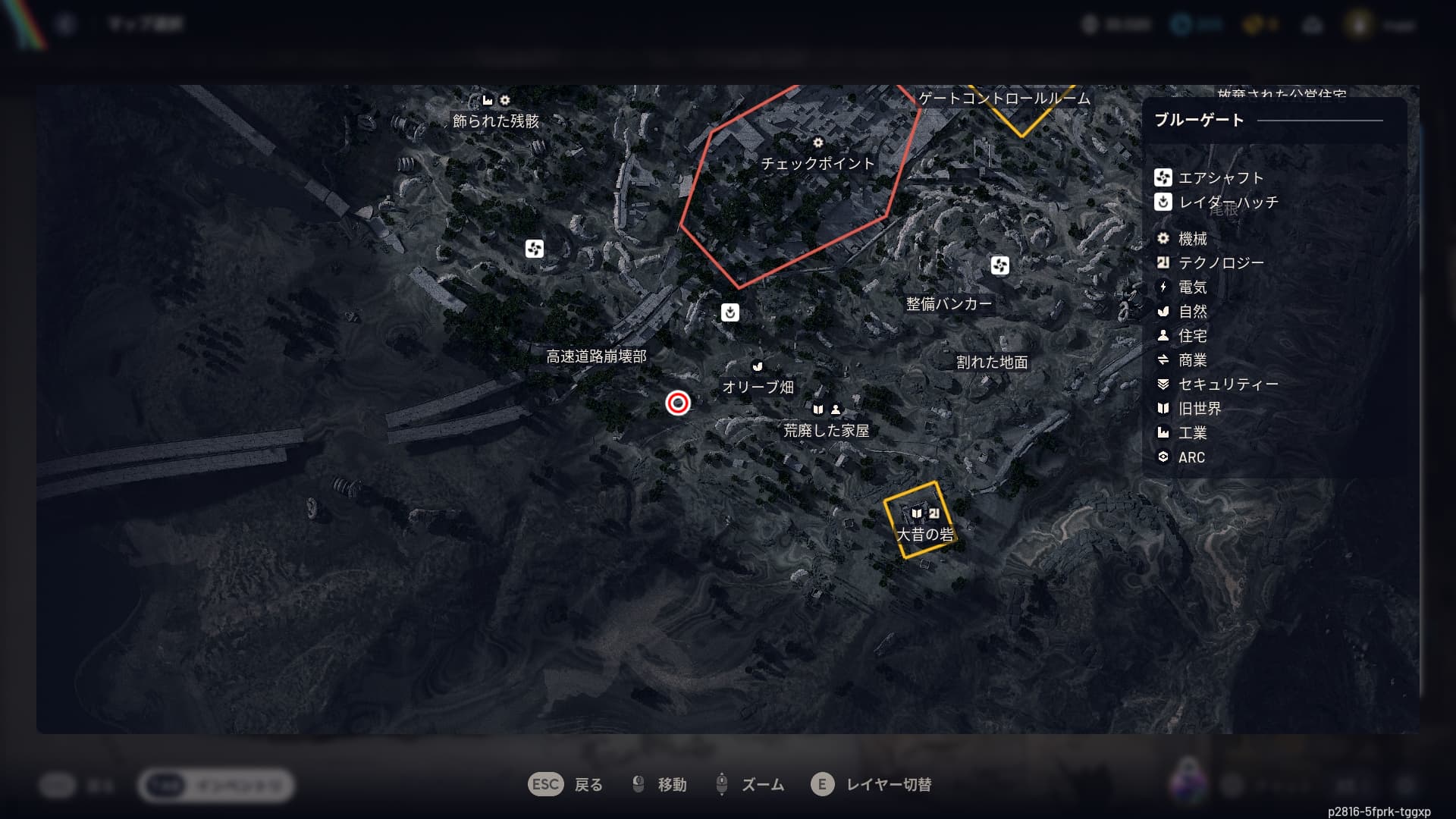Select the air shaft marker near 整備バンカー
This screenshot has height=819, width=1456.
tap(1000, 265)
